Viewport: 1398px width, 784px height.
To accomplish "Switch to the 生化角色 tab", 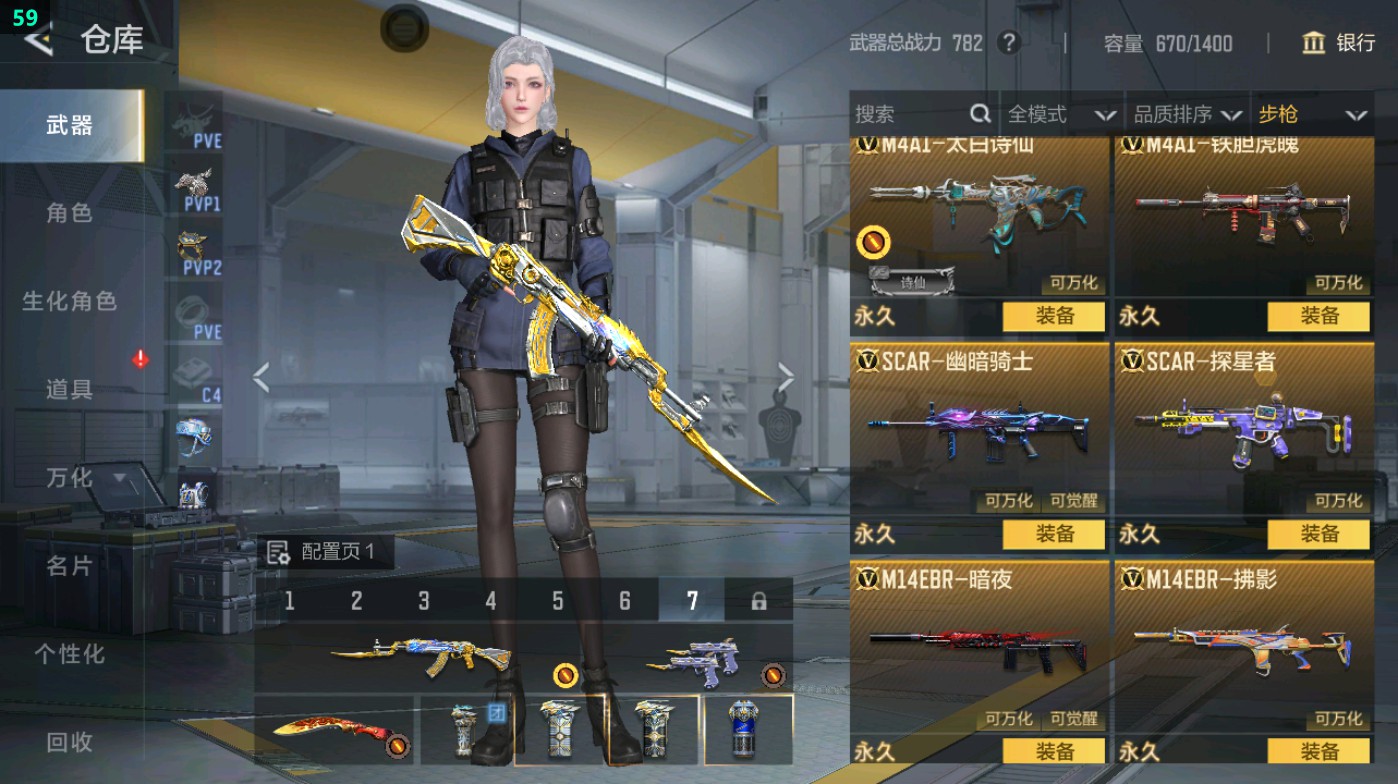I will 70,301.
